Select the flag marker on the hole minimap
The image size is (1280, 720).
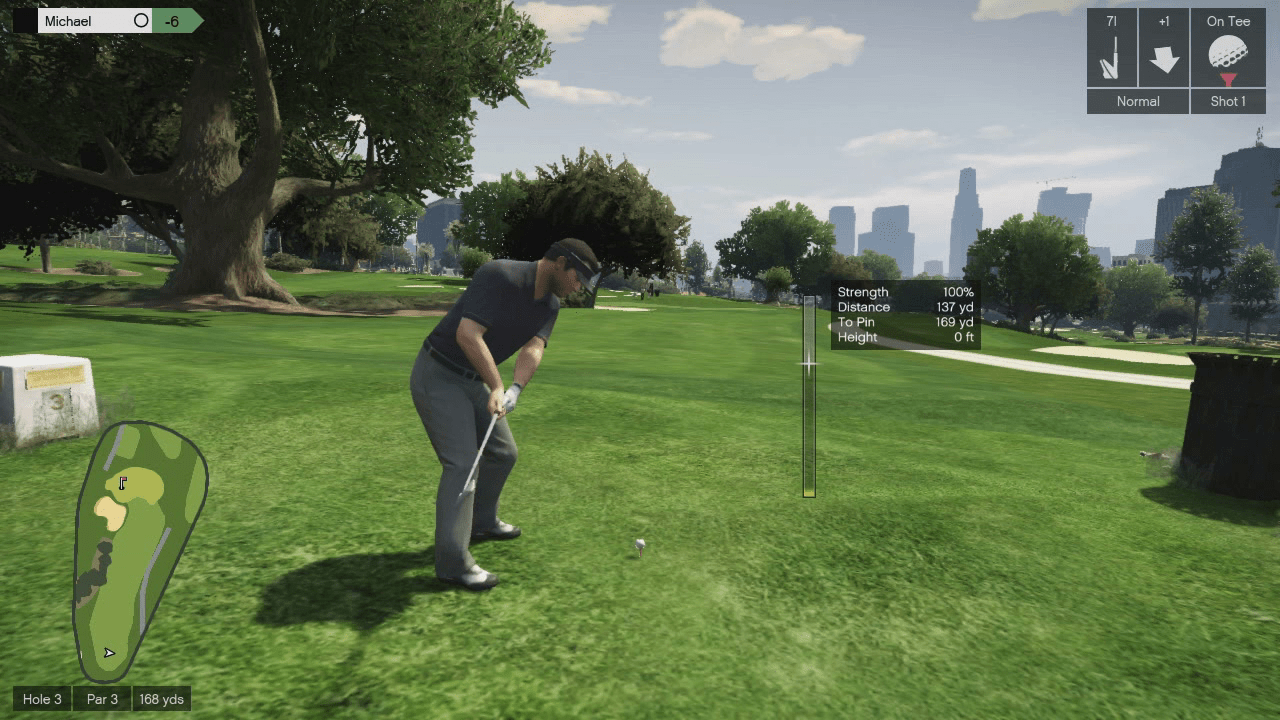122,483
